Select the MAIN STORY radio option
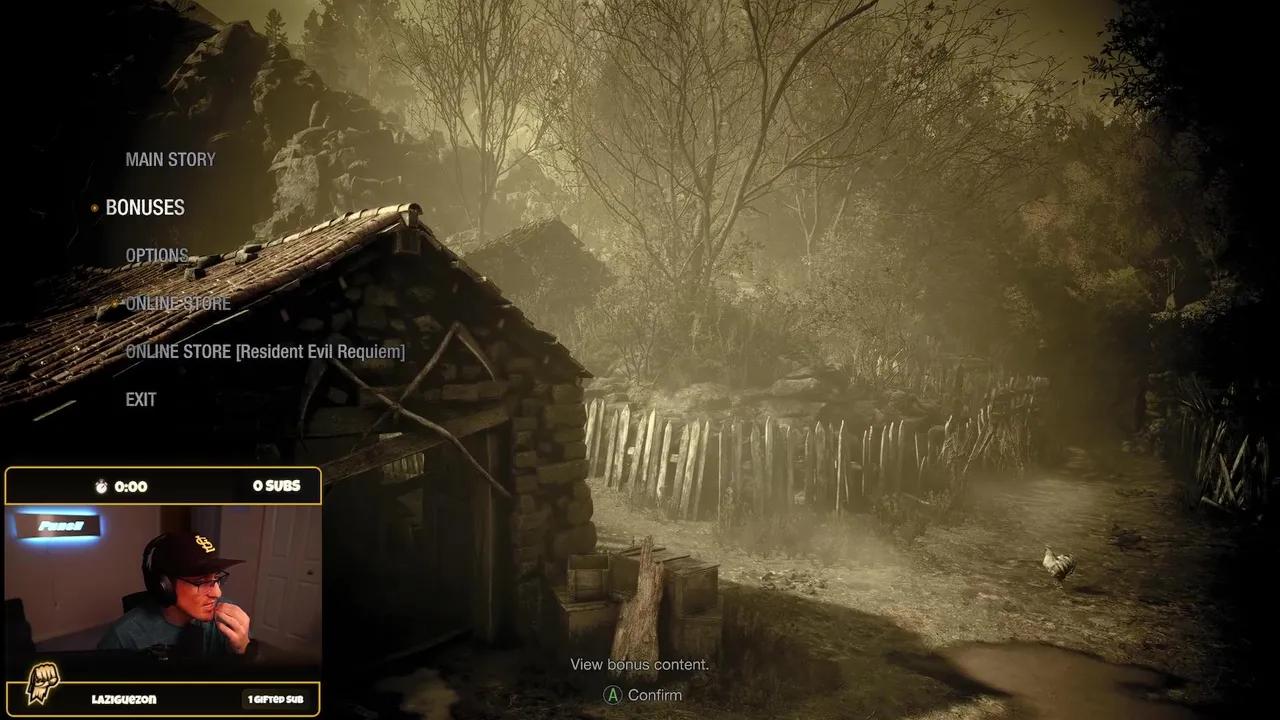 pos(170,159)
